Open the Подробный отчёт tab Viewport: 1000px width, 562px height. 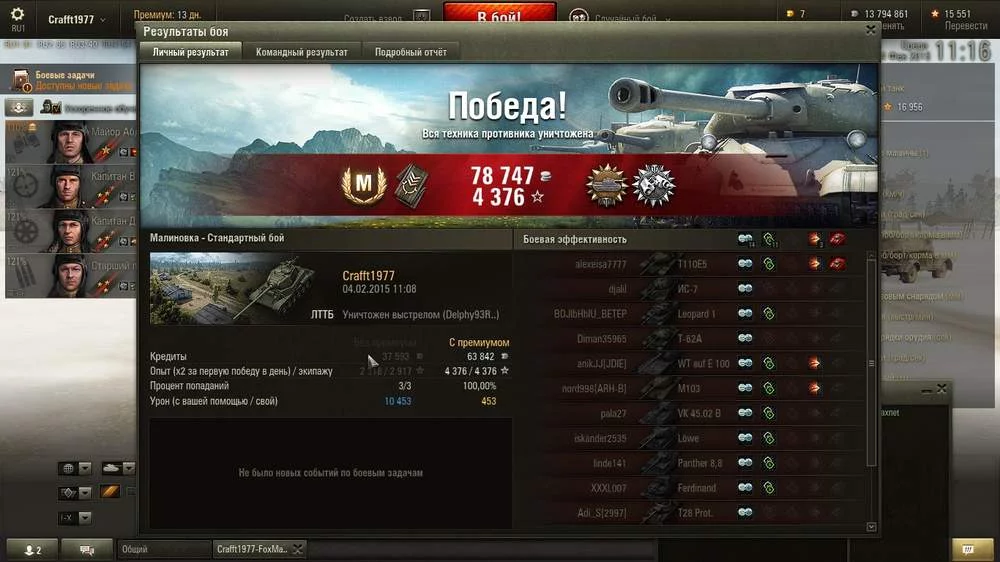pyautogui.click(x=411, y=52)
